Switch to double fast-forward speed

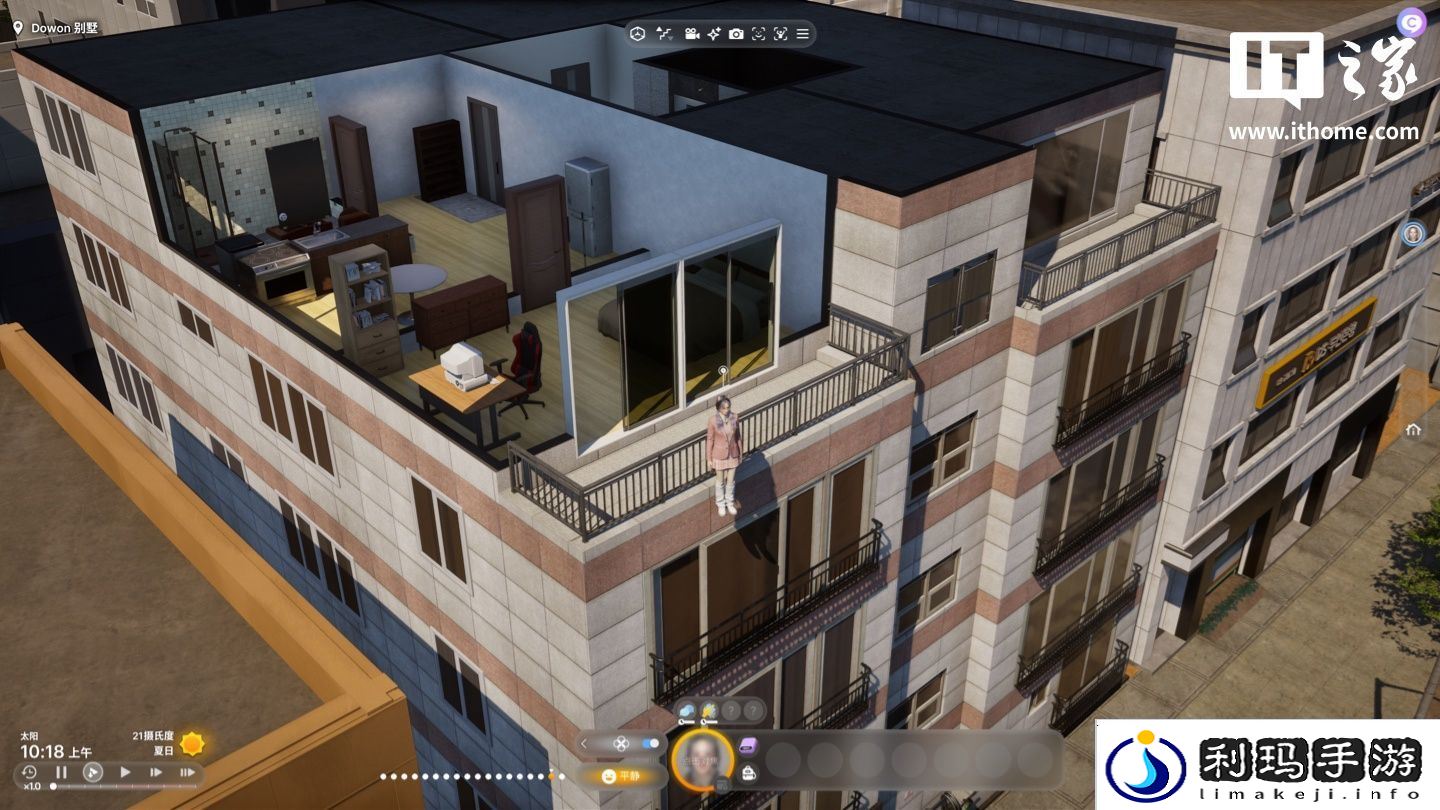point(156,772)
